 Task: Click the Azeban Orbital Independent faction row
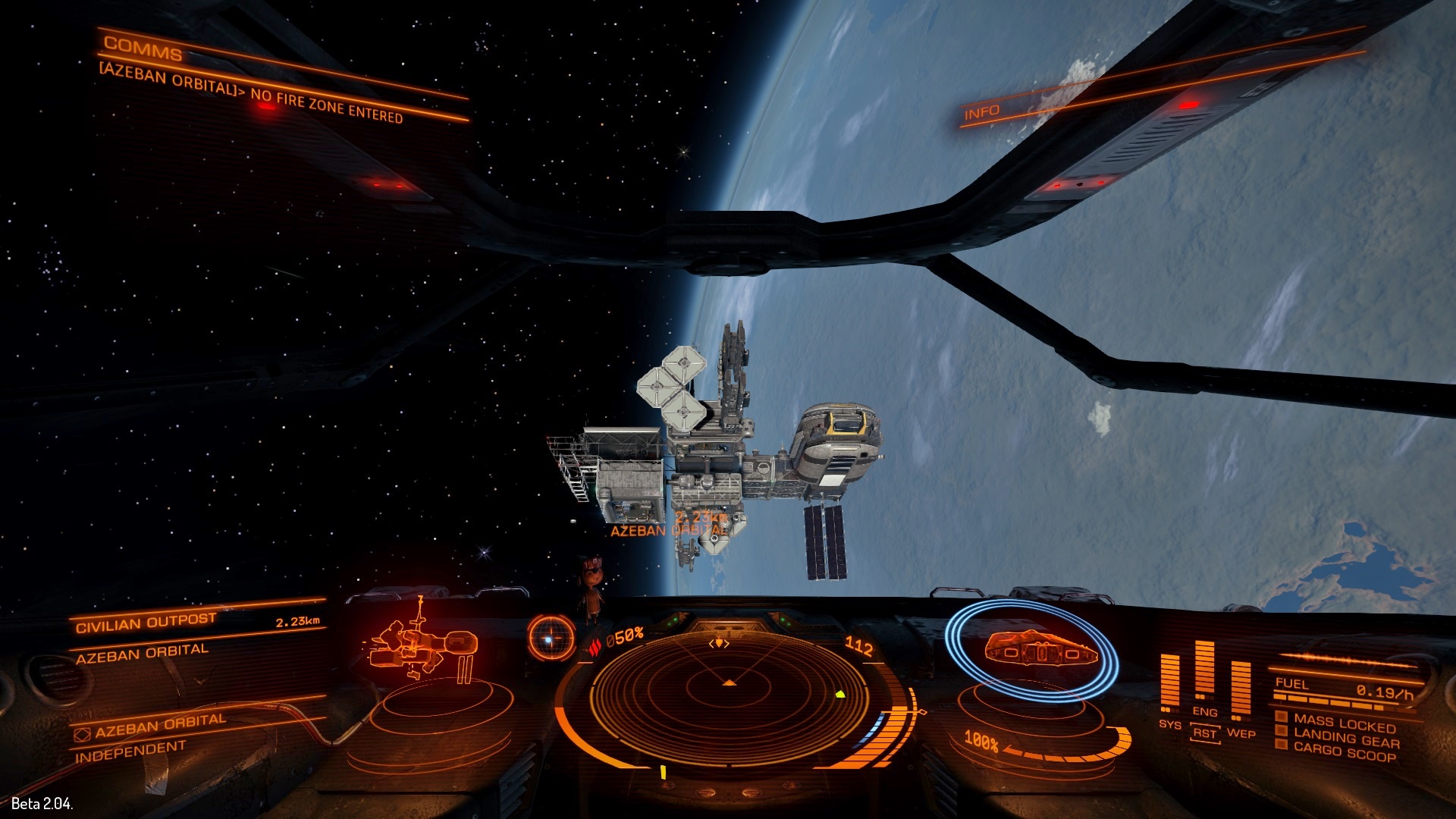152,737
